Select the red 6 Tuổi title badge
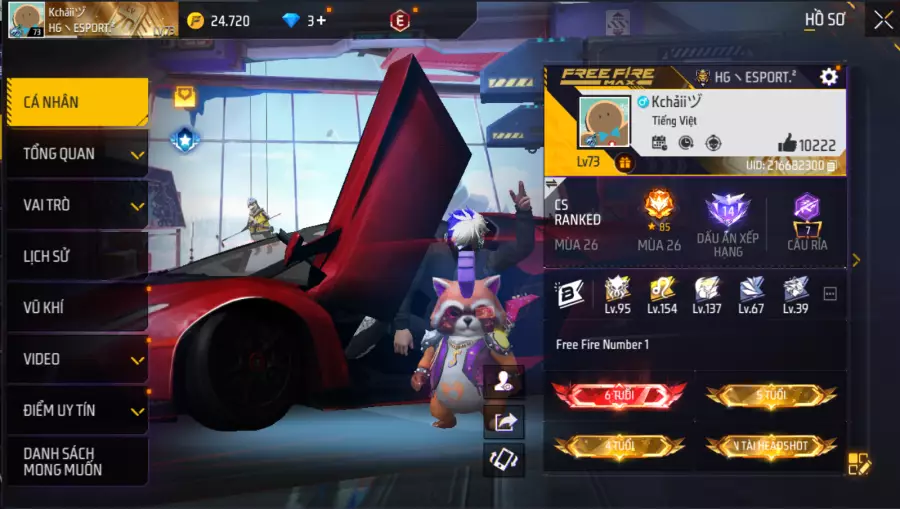This screenshot has height=509, width=900. pos(619,395)
